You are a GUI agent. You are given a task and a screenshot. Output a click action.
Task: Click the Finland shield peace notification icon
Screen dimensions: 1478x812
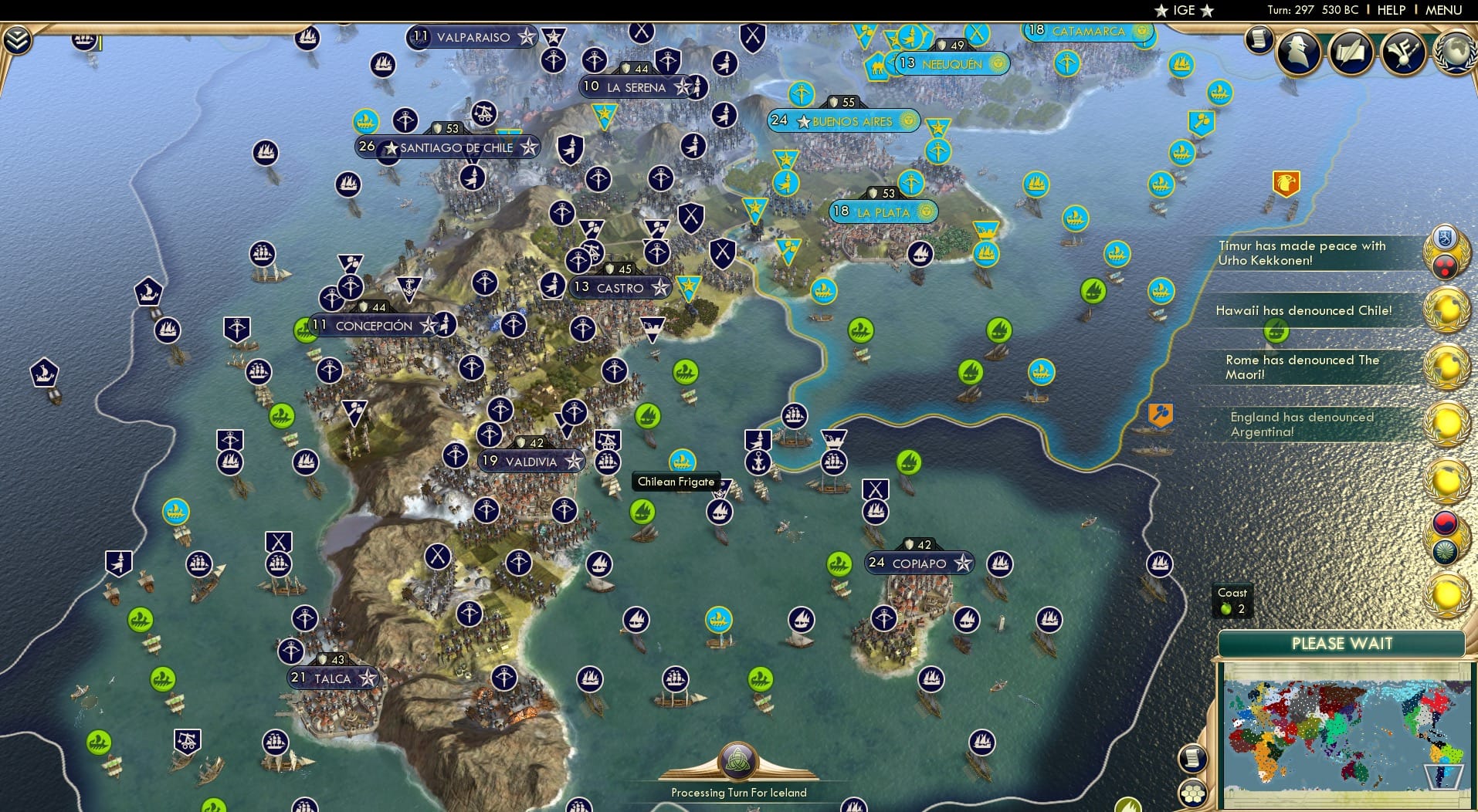[1445, 237]
